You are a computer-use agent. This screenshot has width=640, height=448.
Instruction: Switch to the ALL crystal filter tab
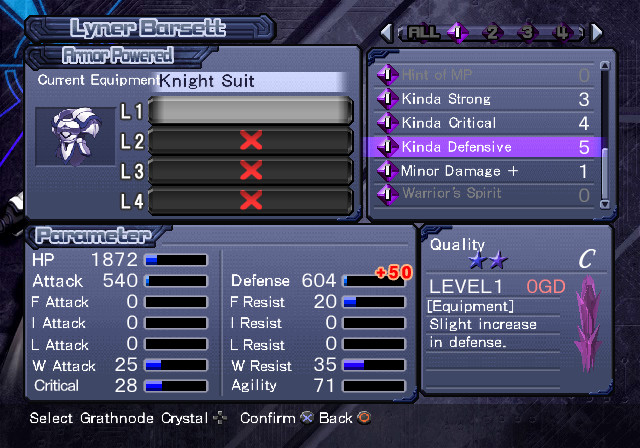(421, 32)
